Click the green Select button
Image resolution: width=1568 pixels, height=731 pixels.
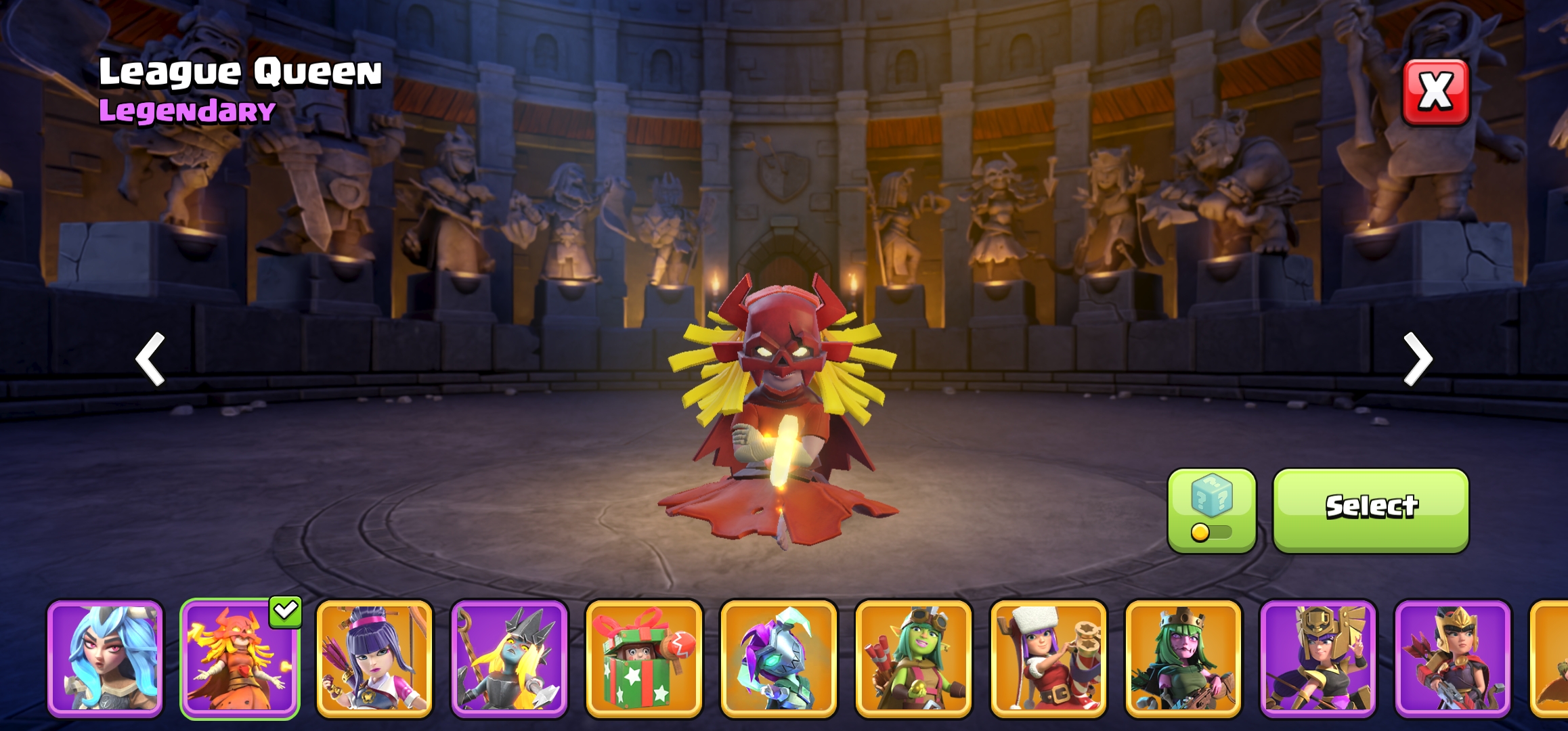point(1371,510)
